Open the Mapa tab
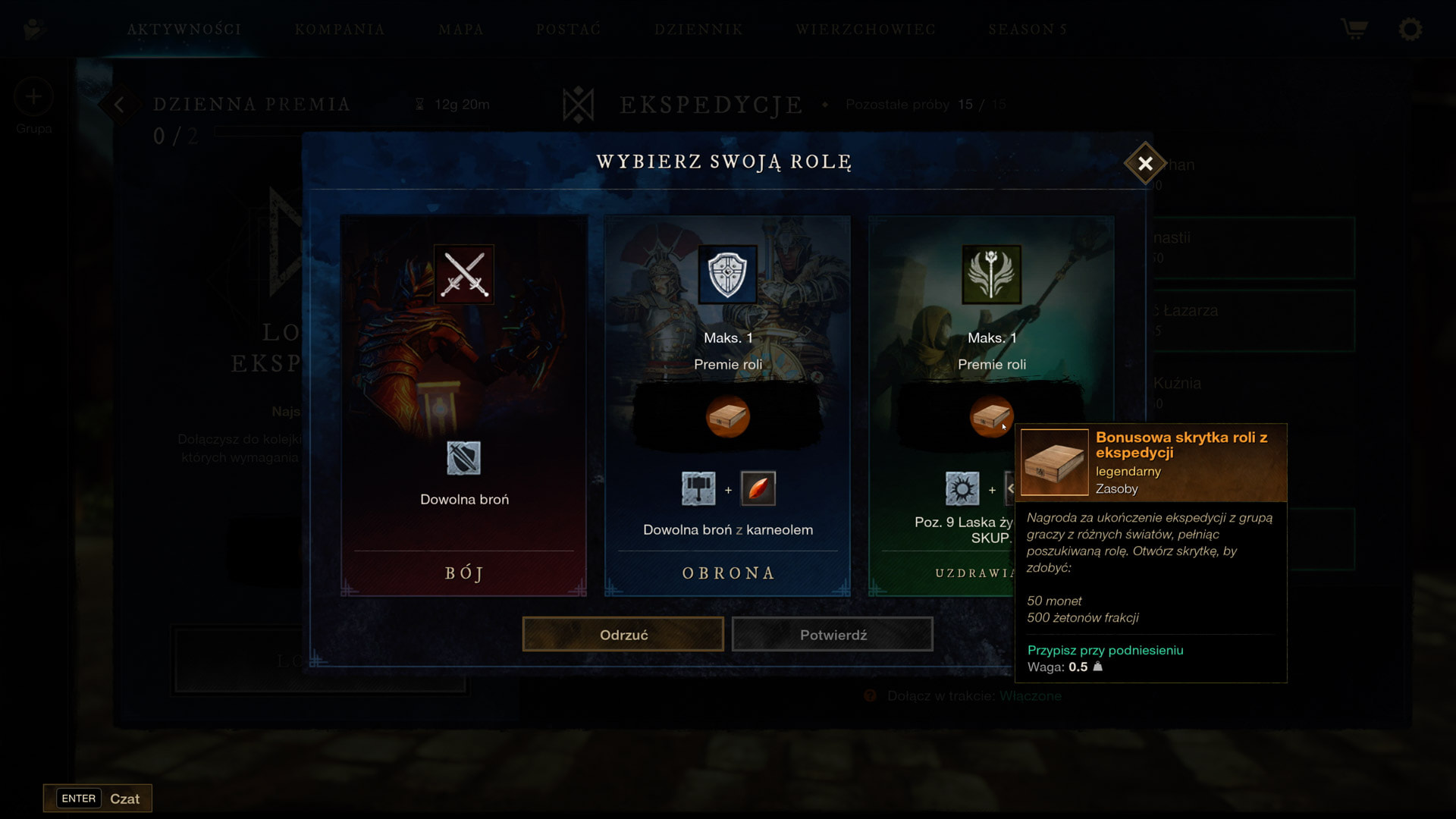The image size is (1456, 819). (461, 30)
